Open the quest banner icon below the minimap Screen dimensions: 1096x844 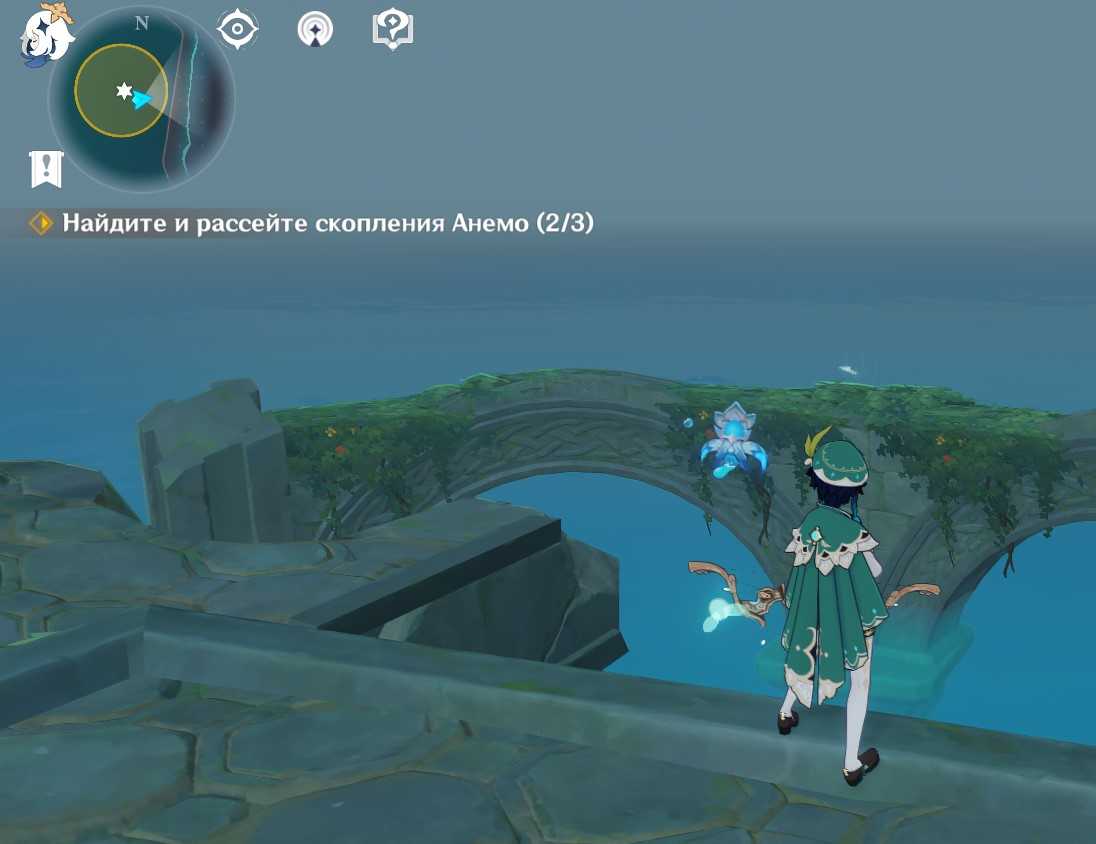pyautogui.click(x=47, y=170)
